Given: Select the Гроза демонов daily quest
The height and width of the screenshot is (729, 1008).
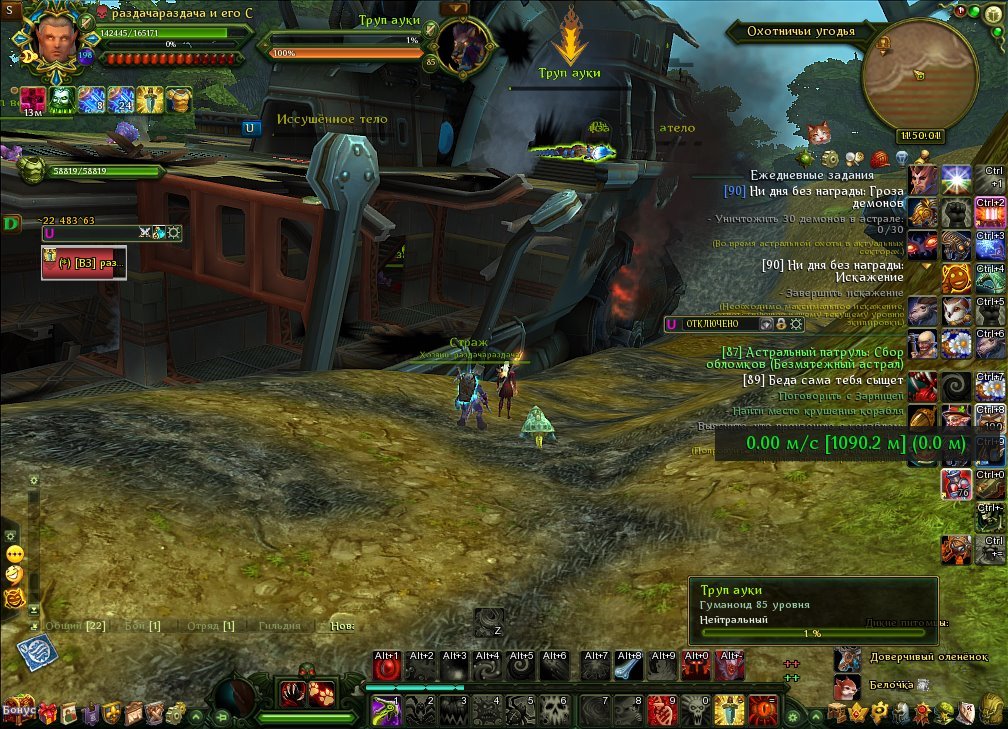Looking at the screenshot, I should point(814,195).
